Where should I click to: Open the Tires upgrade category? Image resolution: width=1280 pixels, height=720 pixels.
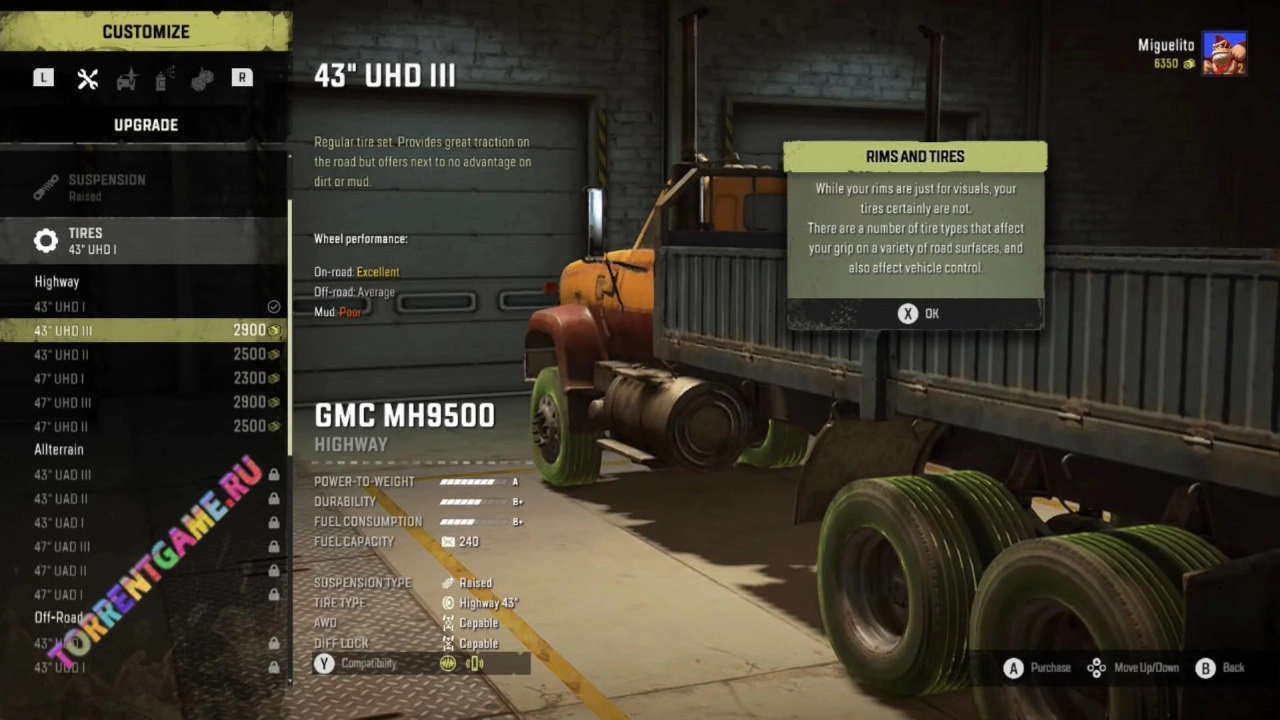tap(145, 240)
